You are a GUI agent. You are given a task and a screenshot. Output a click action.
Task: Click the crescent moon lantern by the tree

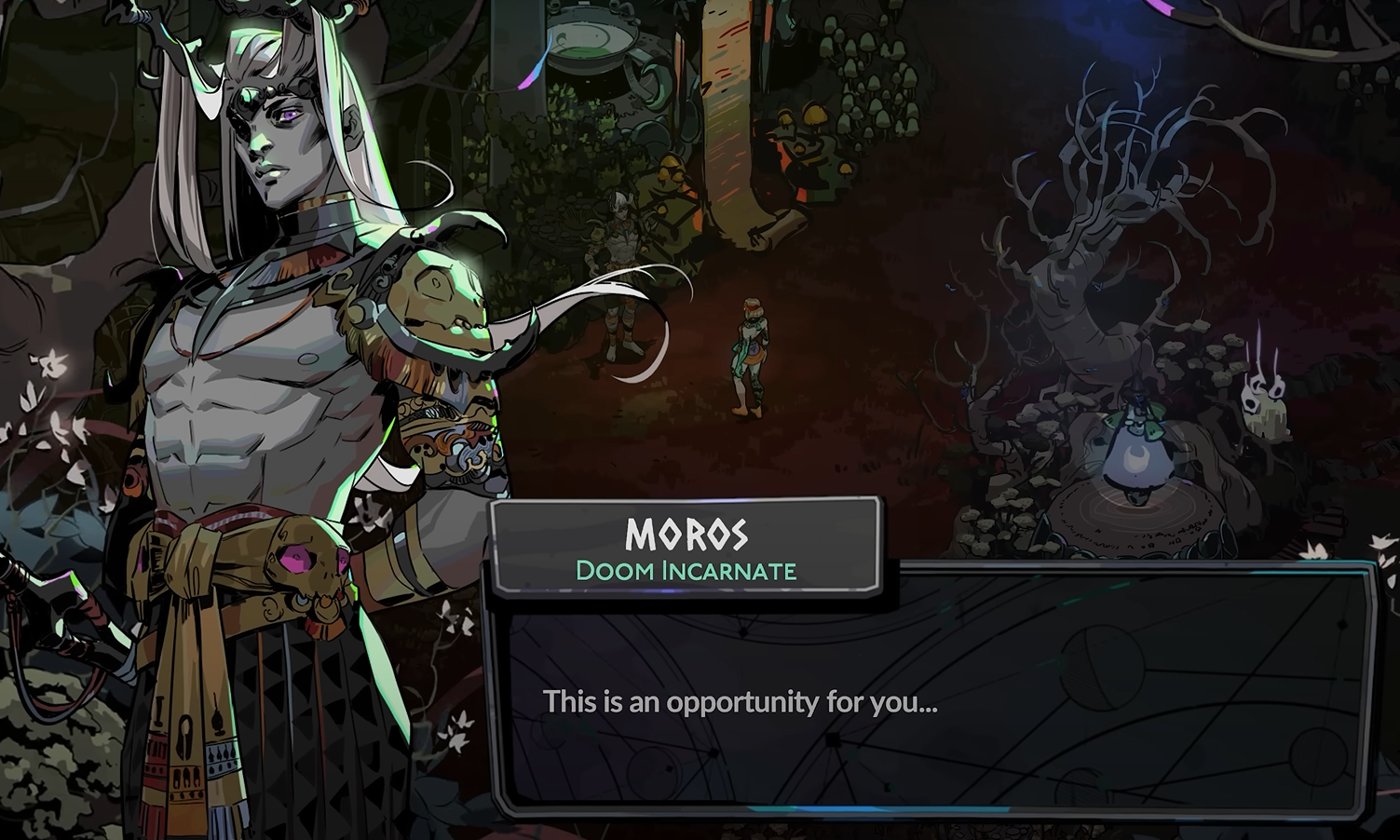click(1135, 456)
